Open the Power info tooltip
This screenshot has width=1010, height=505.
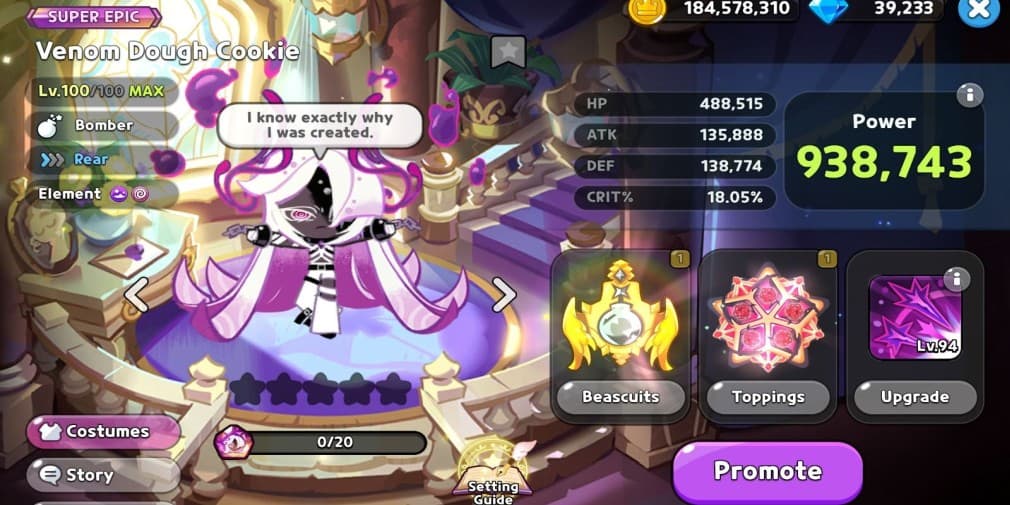pos(968,95)
